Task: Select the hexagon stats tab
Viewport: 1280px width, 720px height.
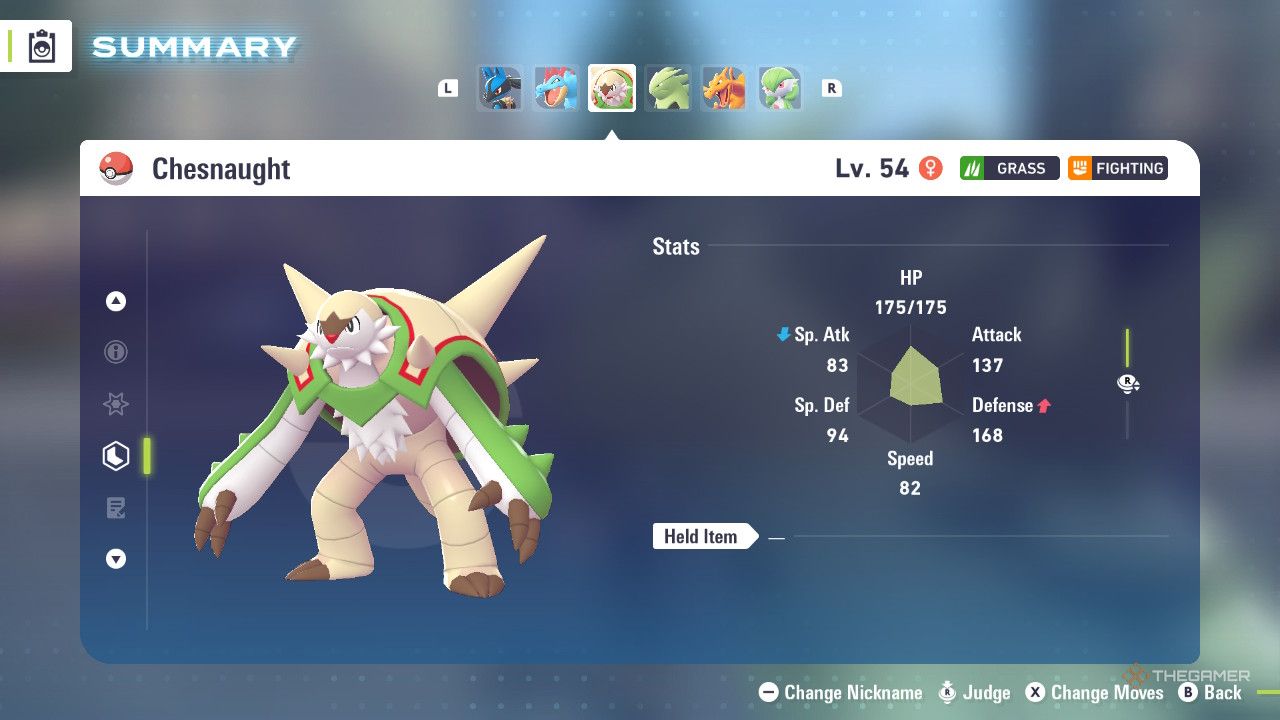Action: pyautogui.click(x=116, y=456)
